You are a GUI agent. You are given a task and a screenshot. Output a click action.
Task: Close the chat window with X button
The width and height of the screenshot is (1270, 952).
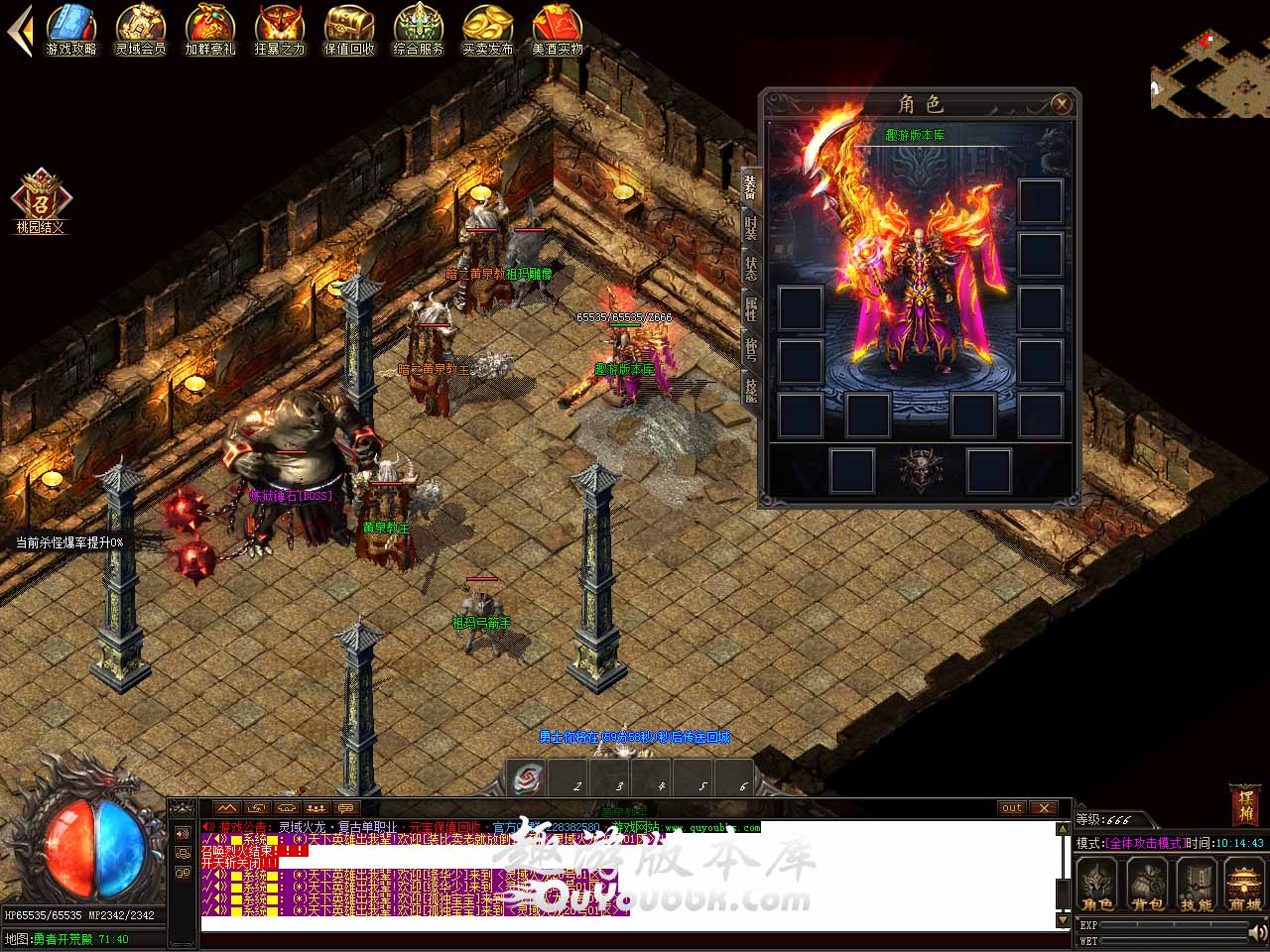pyautogui.click(x=1044, y=807)
